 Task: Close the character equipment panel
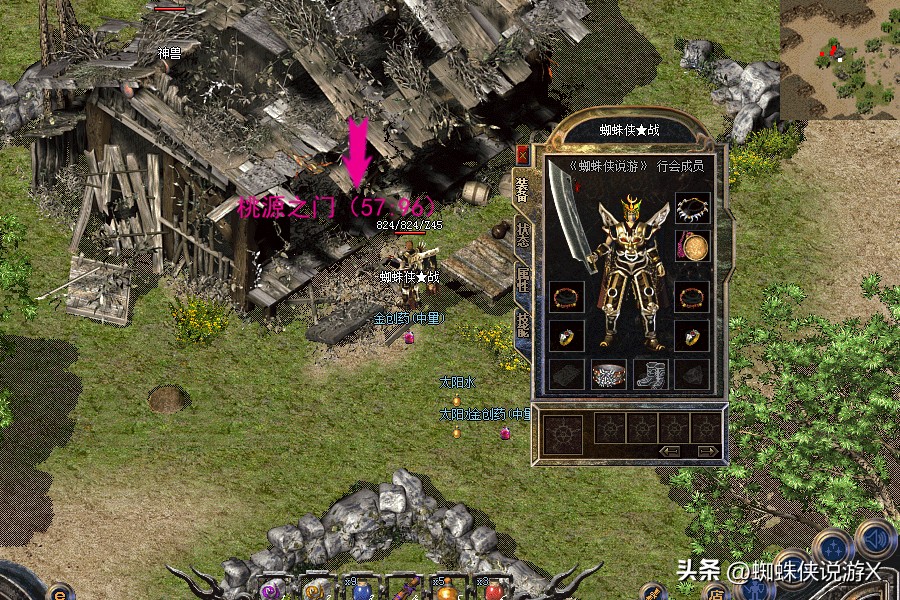[x=522, y=155]
